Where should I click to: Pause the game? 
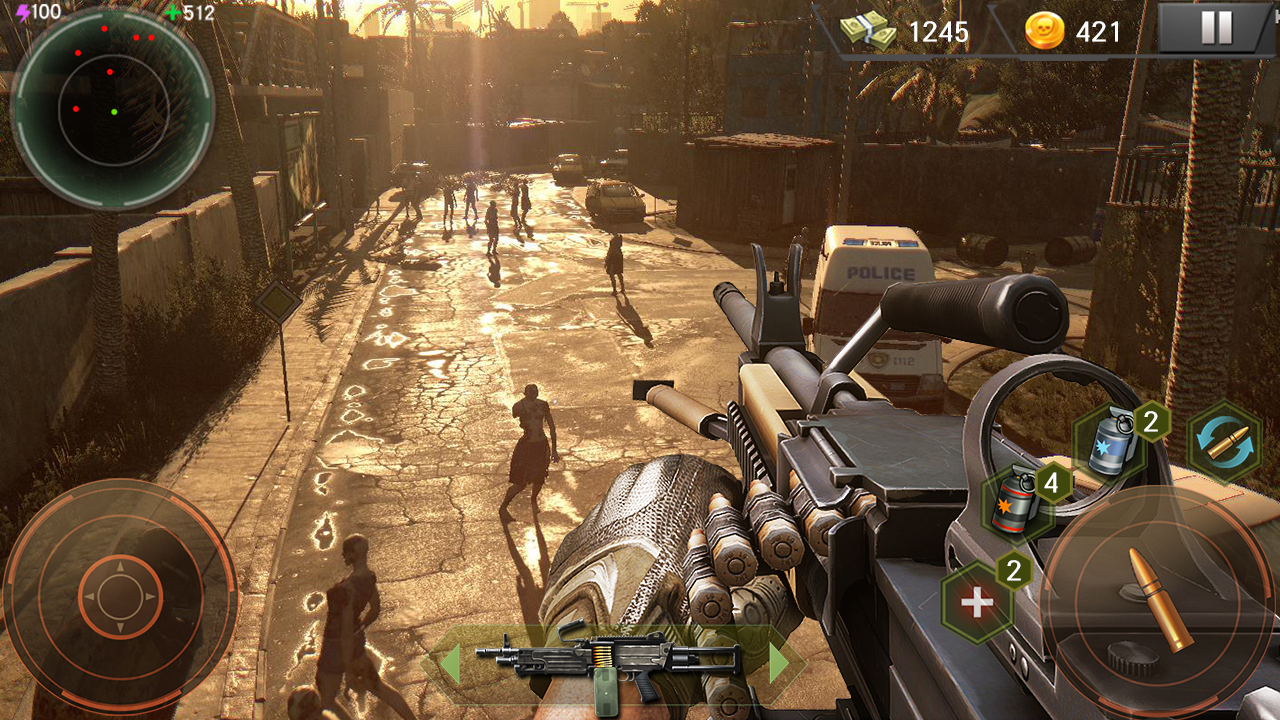click(x=1216, y=28)
